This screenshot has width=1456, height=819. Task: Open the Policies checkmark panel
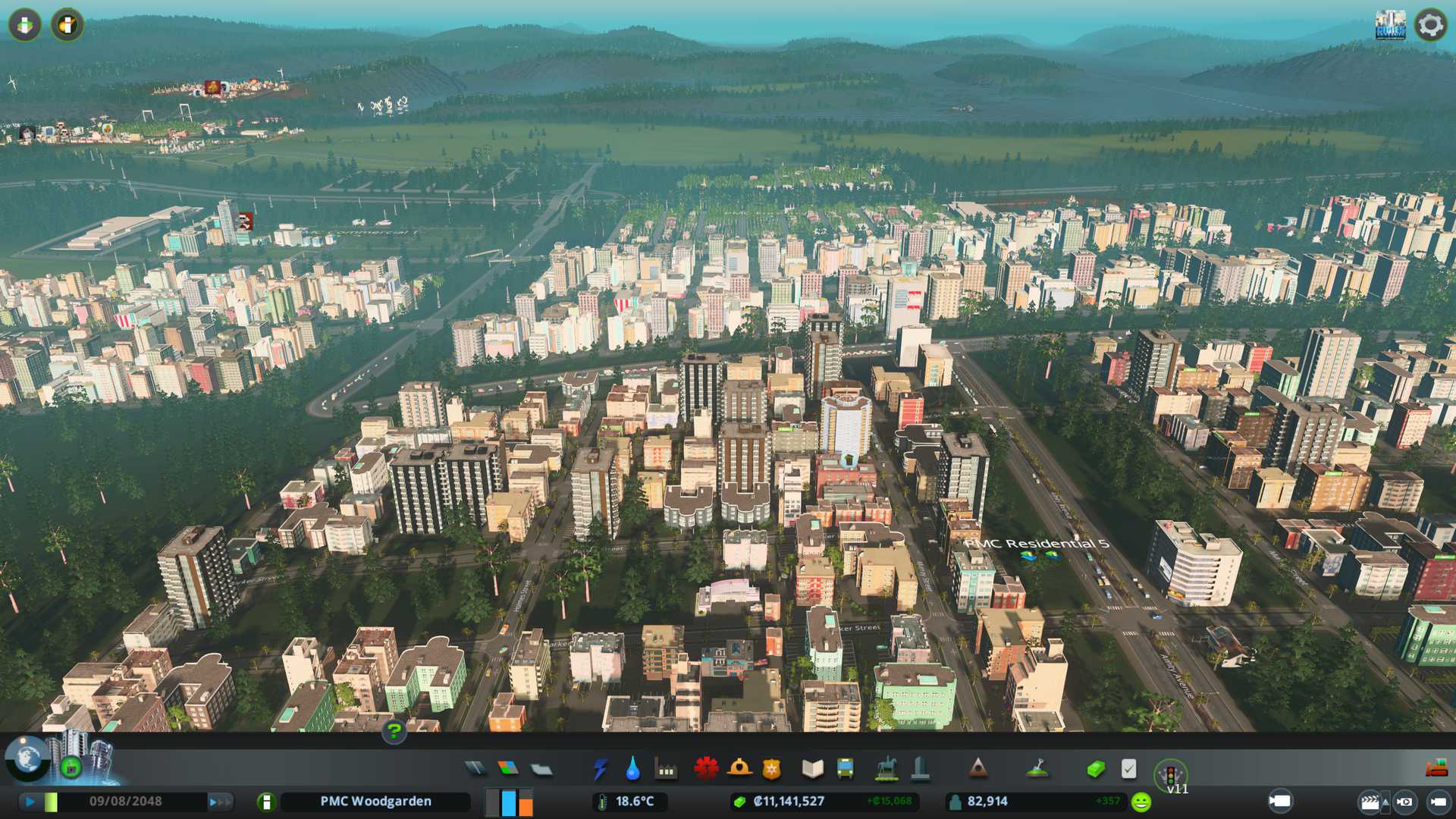click(1128, 769)
